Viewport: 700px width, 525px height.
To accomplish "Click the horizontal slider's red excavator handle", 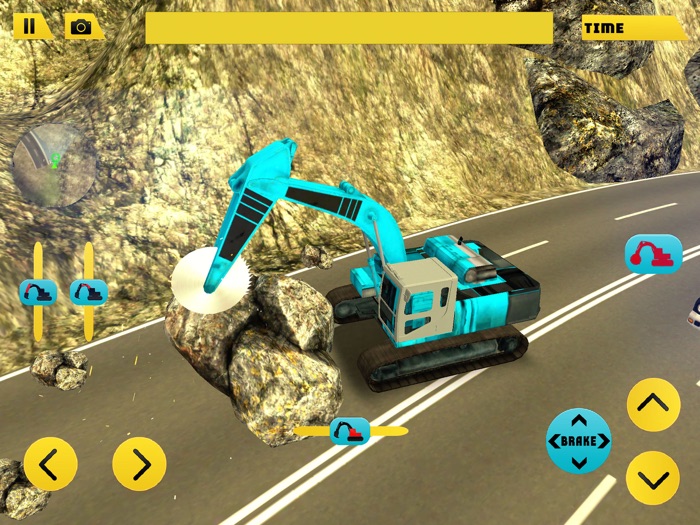I will 350,431.
